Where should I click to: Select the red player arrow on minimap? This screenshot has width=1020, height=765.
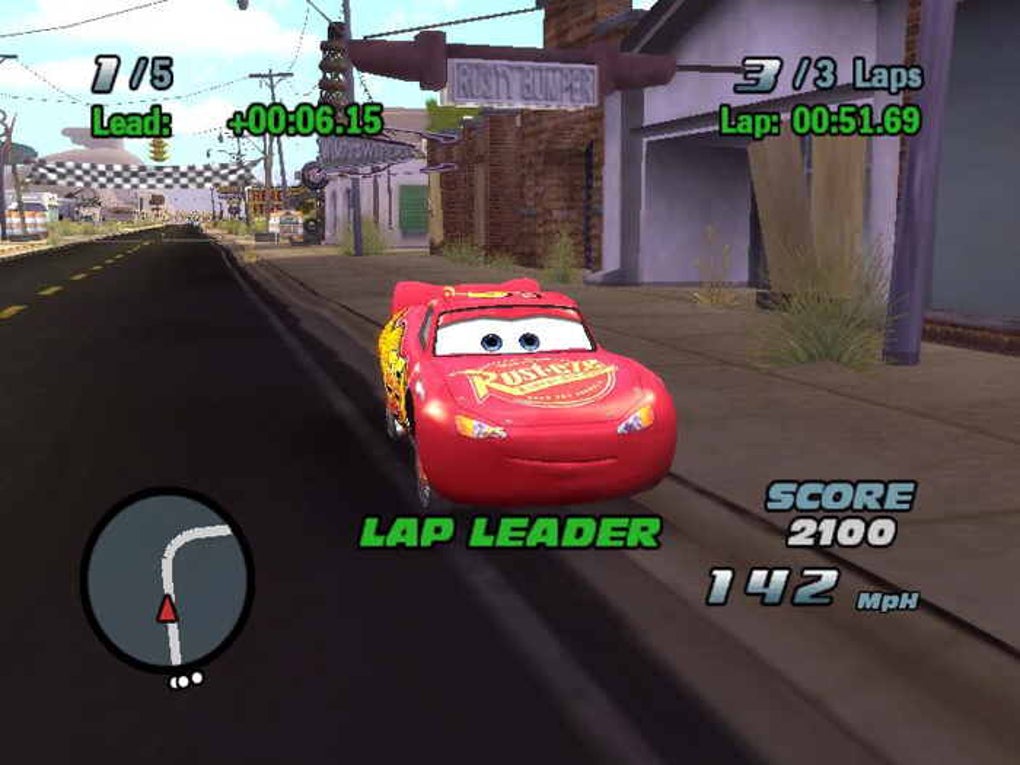167,608
